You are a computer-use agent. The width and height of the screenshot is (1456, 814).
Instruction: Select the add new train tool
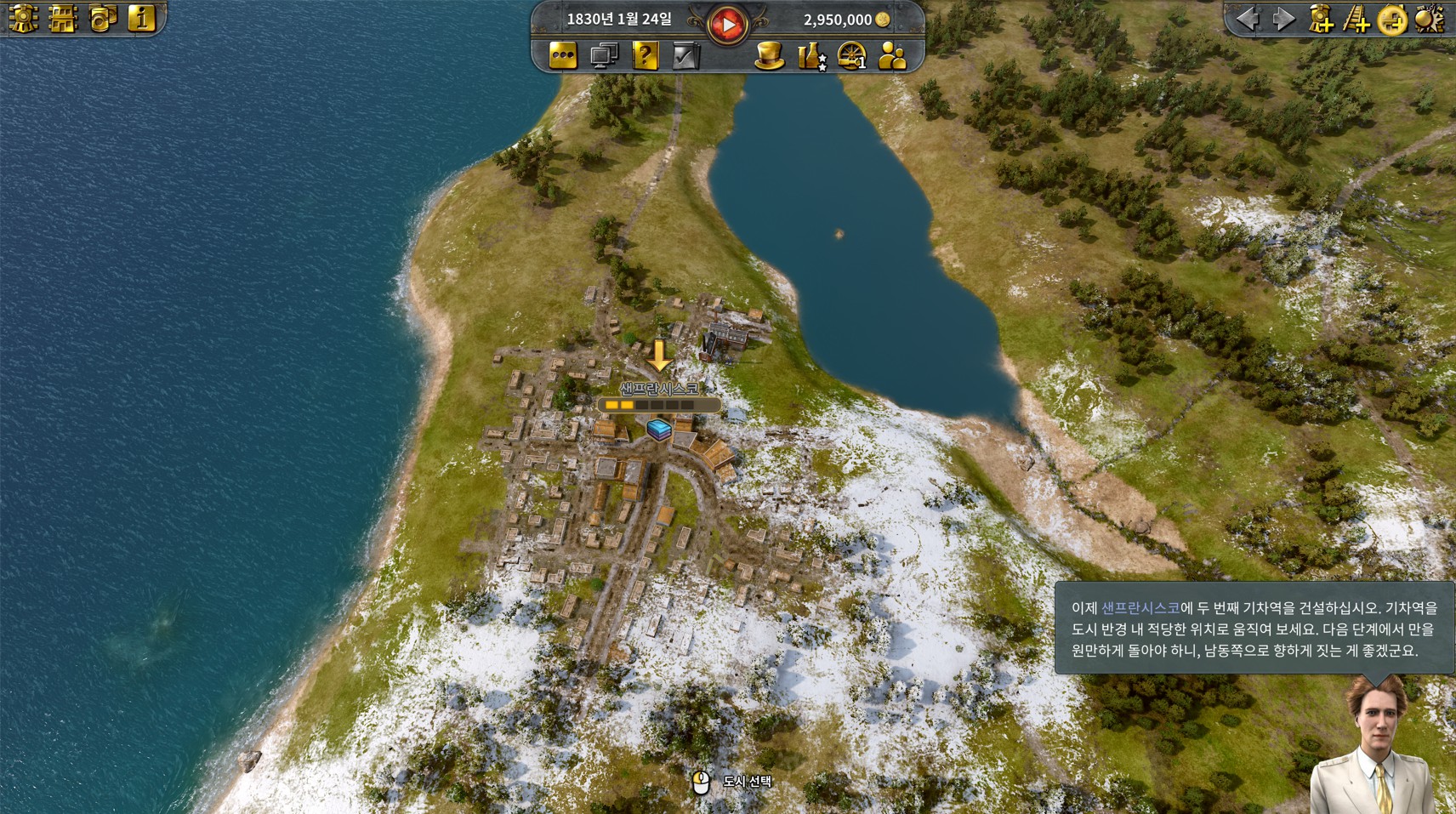pyautogui.click(x=1321, y=19)
